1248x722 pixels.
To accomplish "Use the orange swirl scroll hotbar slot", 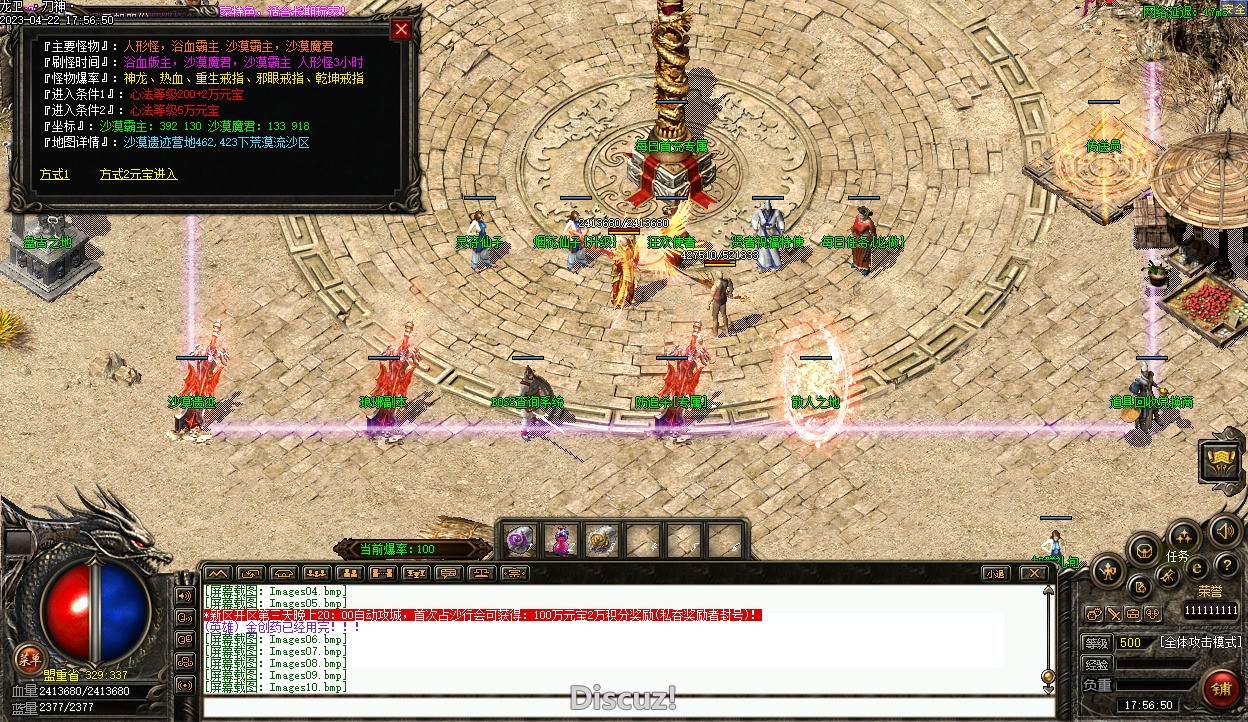I will pyautogui.click(x=601, y=541).
